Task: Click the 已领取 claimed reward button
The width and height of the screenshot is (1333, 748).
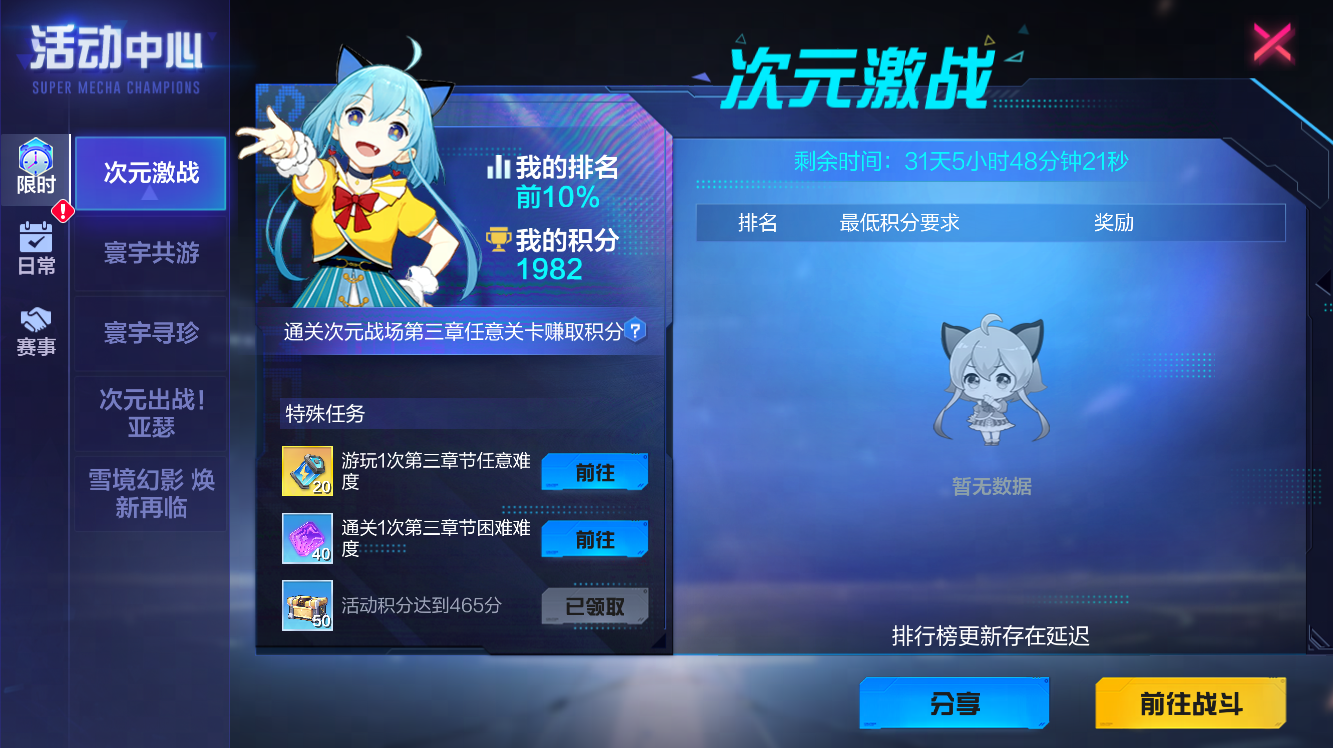Action: click(594, 606)
